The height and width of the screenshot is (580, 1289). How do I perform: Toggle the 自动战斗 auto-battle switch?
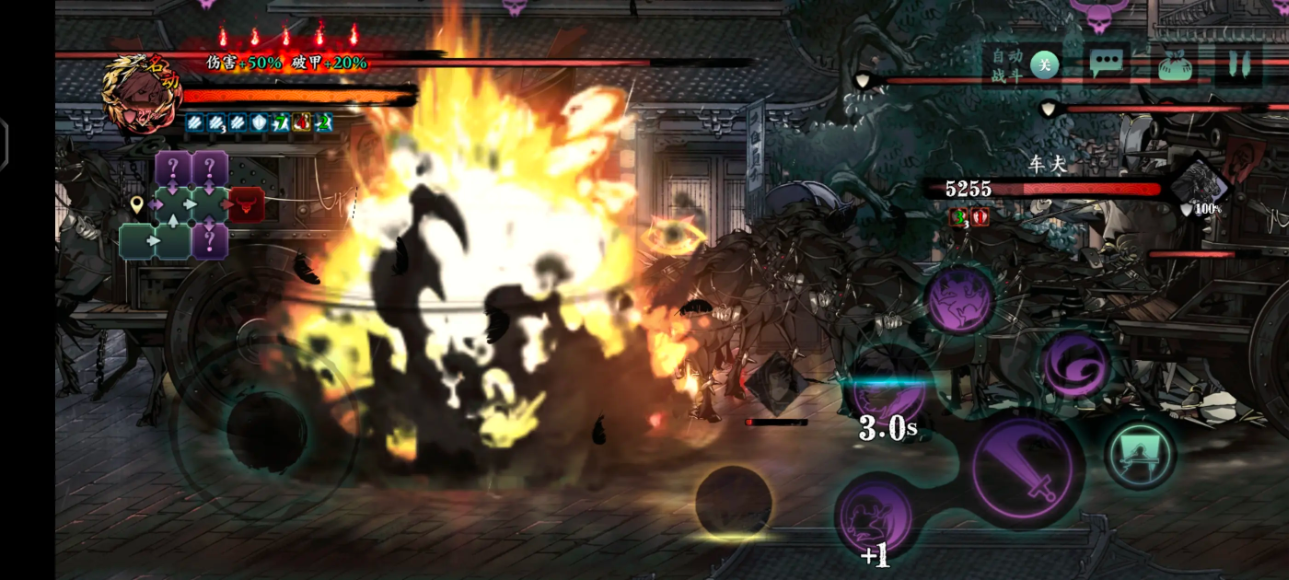(x=1043, y=65)
